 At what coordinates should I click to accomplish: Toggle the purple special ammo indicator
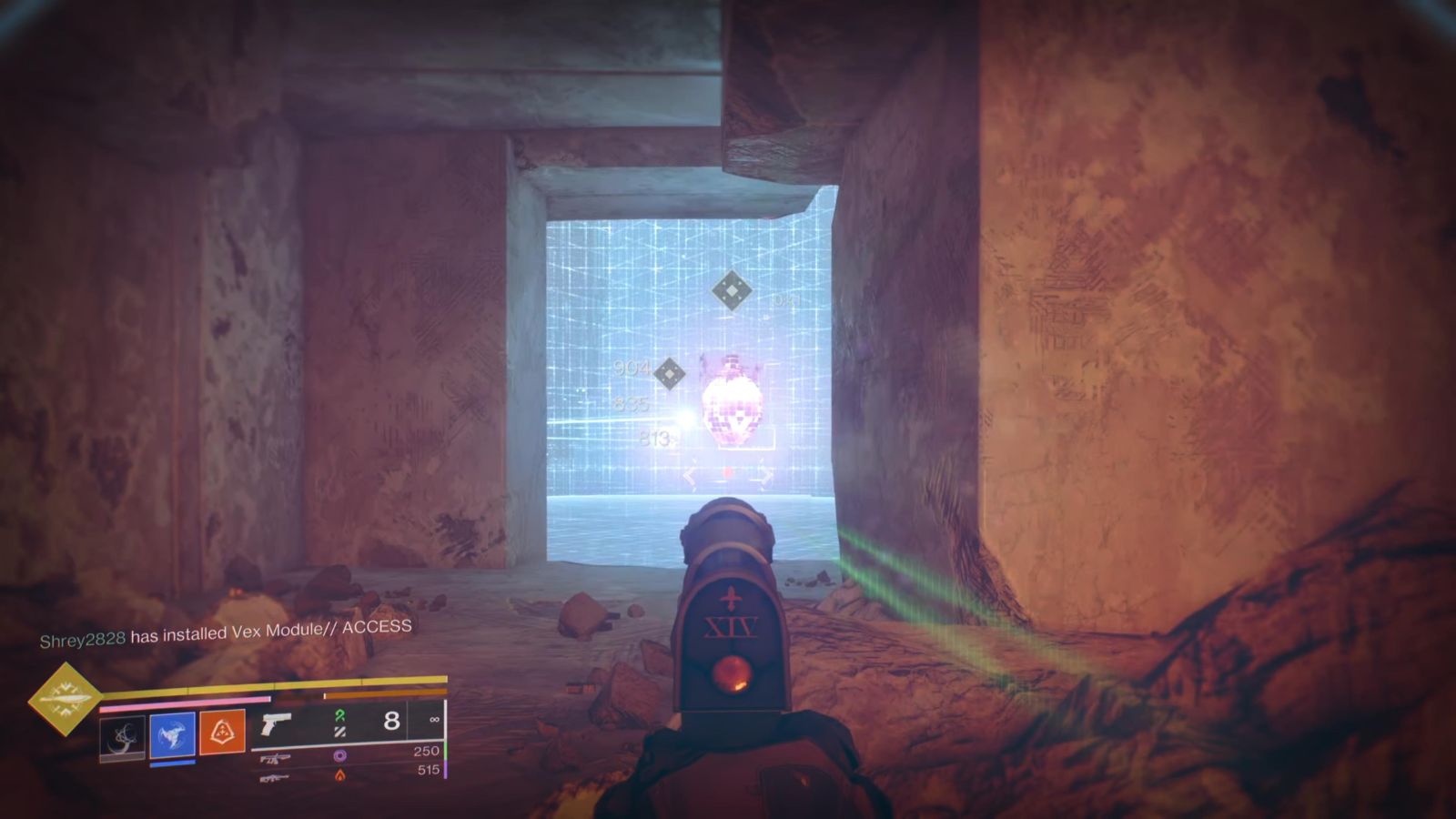click(342, 757)
